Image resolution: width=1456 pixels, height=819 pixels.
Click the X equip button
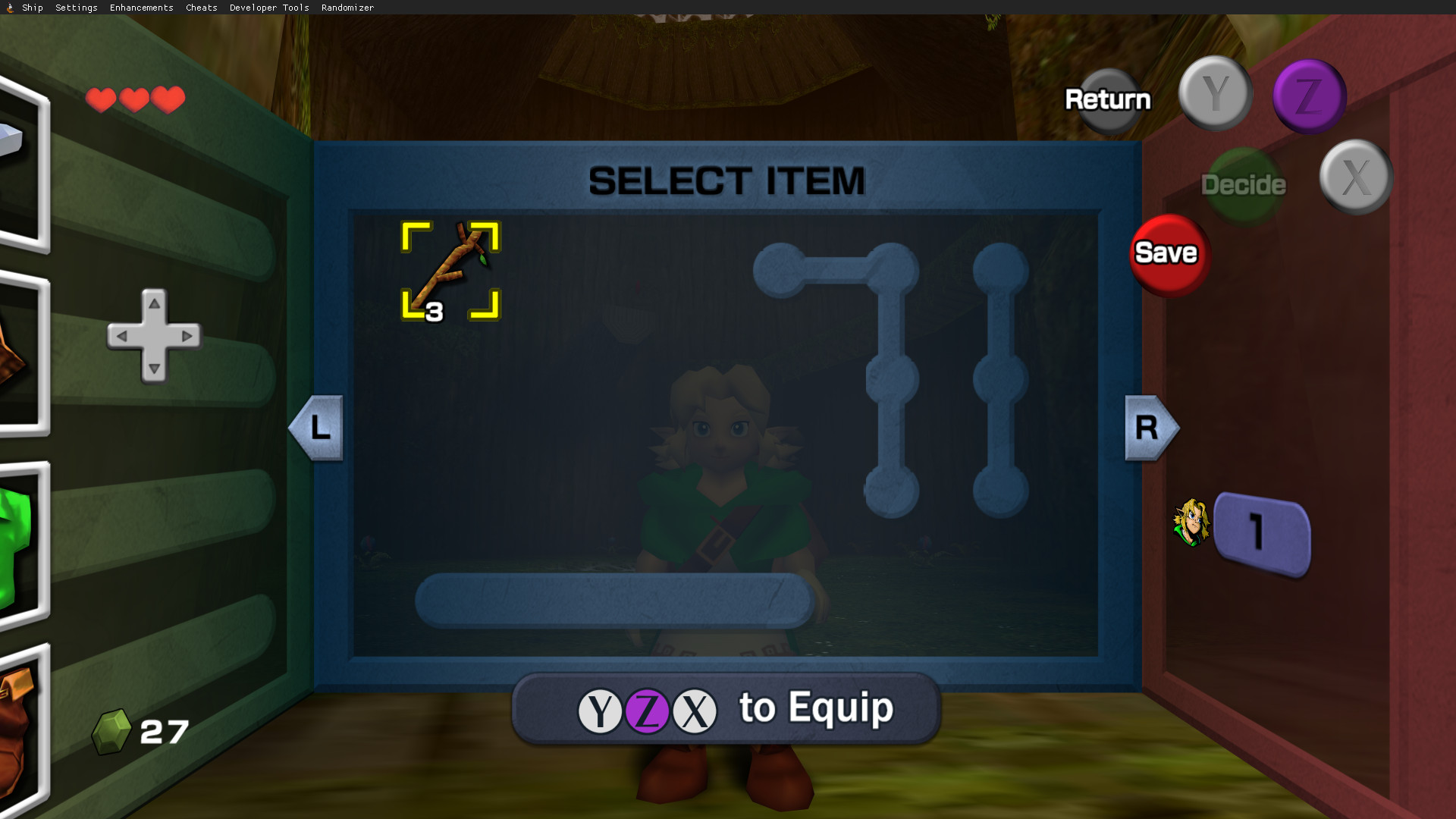point(1356,175)
